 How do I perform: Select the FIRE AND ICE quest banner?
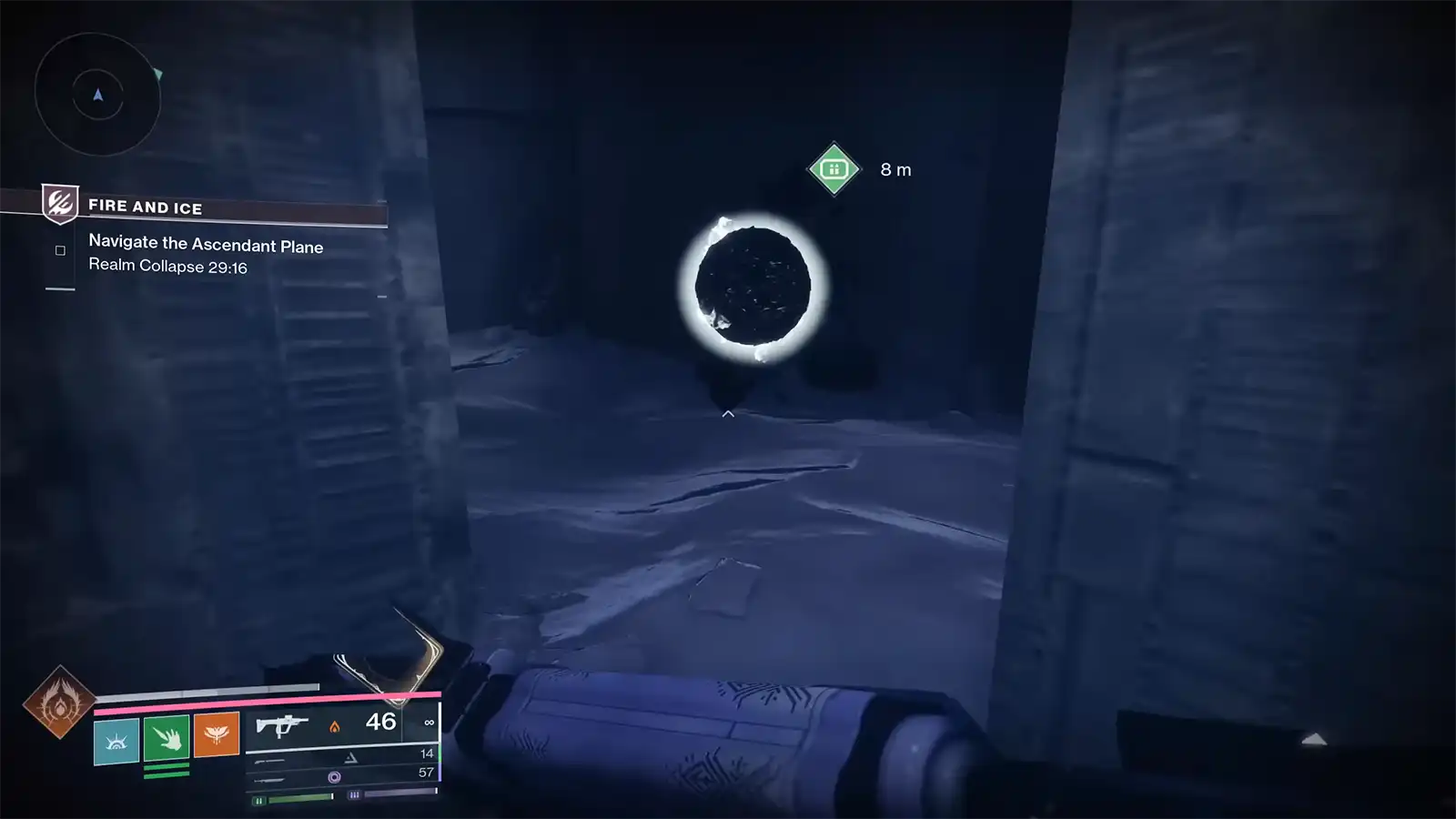click(146, 207)
